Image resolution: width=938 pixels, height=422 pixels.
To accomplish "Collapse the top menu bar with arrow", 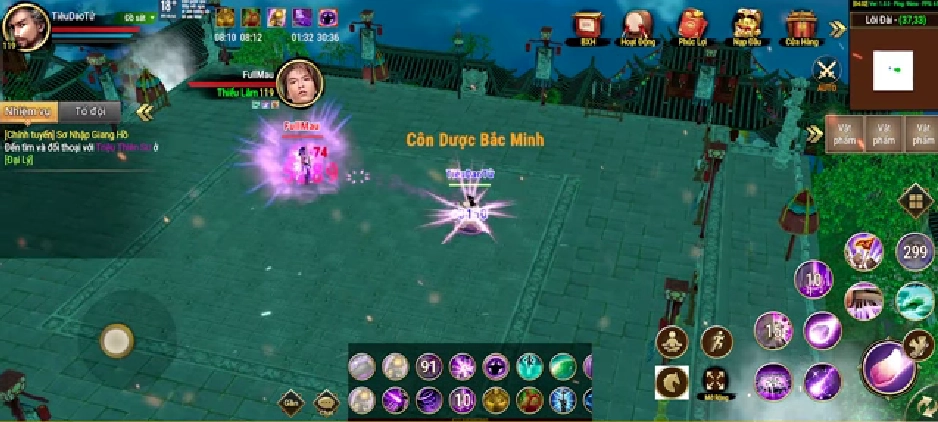I will coord(838,29).
